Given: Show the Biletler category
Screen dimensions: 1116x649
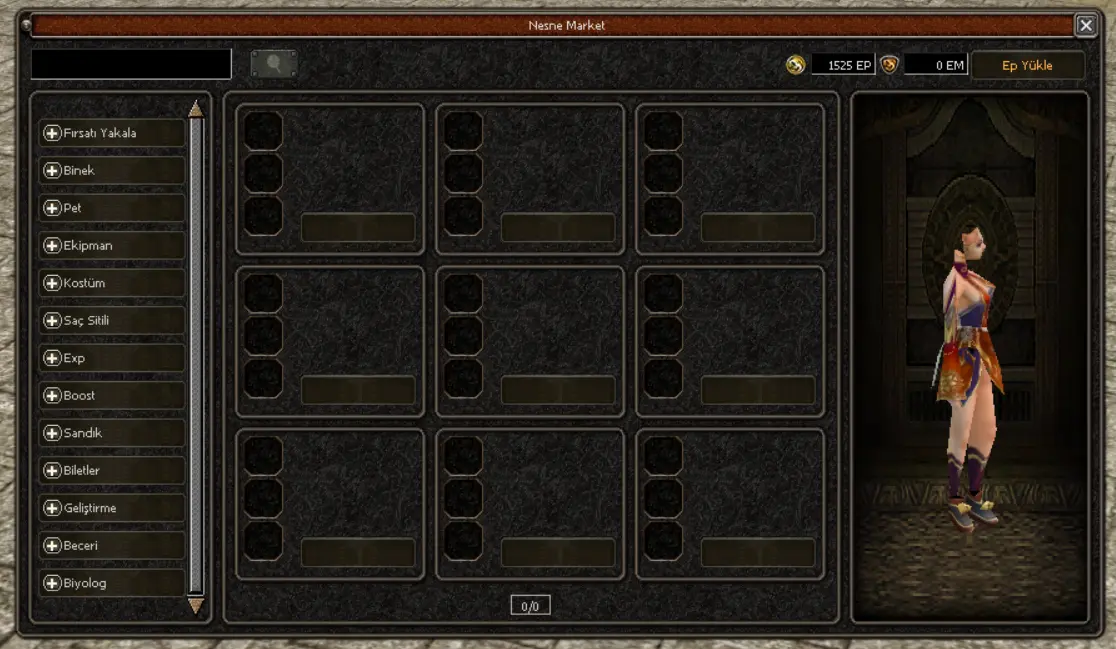Looking at the screenshot, I should point(111,471).
